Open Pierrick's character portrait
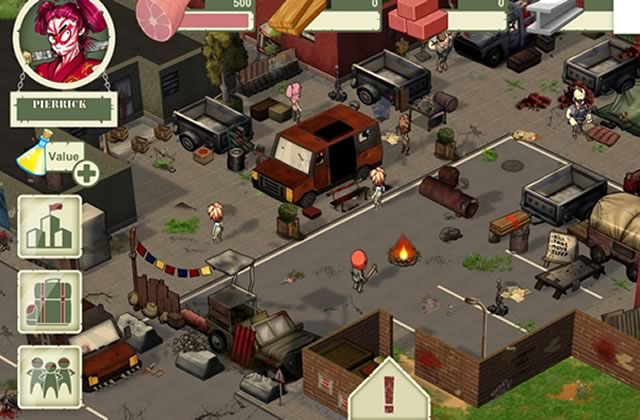Image resolution: width=640 pixels, height=420 pixels. coord(63,42)
